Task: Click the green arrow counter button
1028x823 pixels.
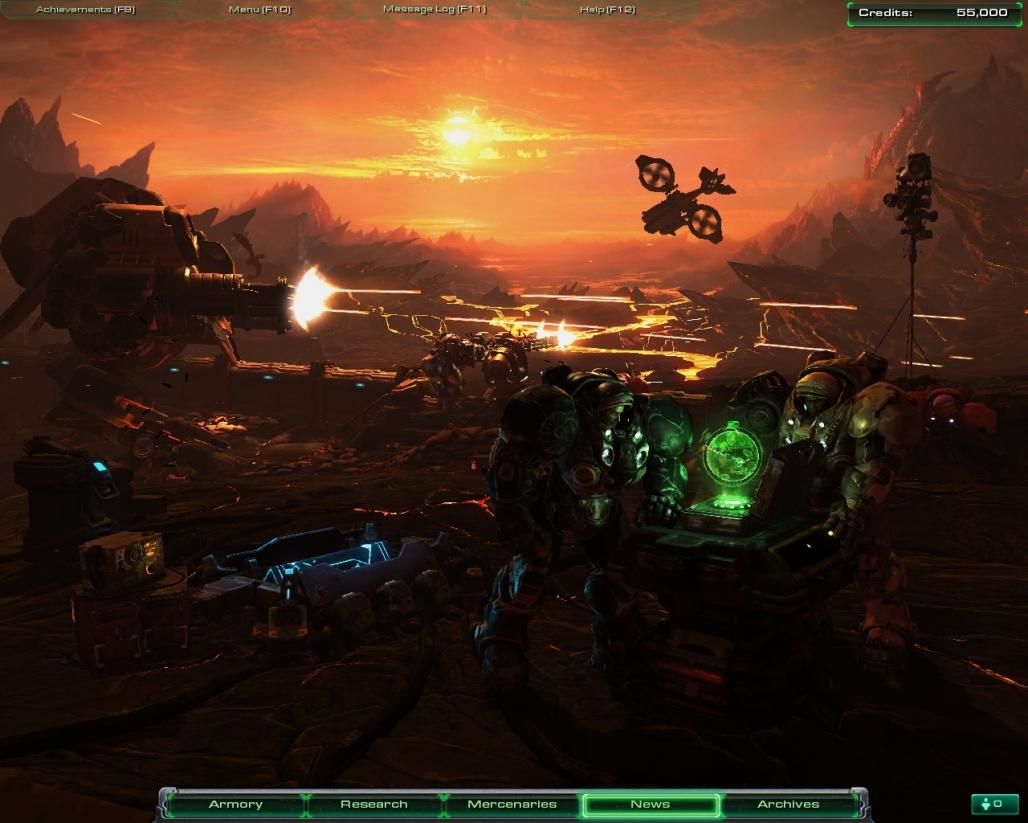Action: point(994,804)
